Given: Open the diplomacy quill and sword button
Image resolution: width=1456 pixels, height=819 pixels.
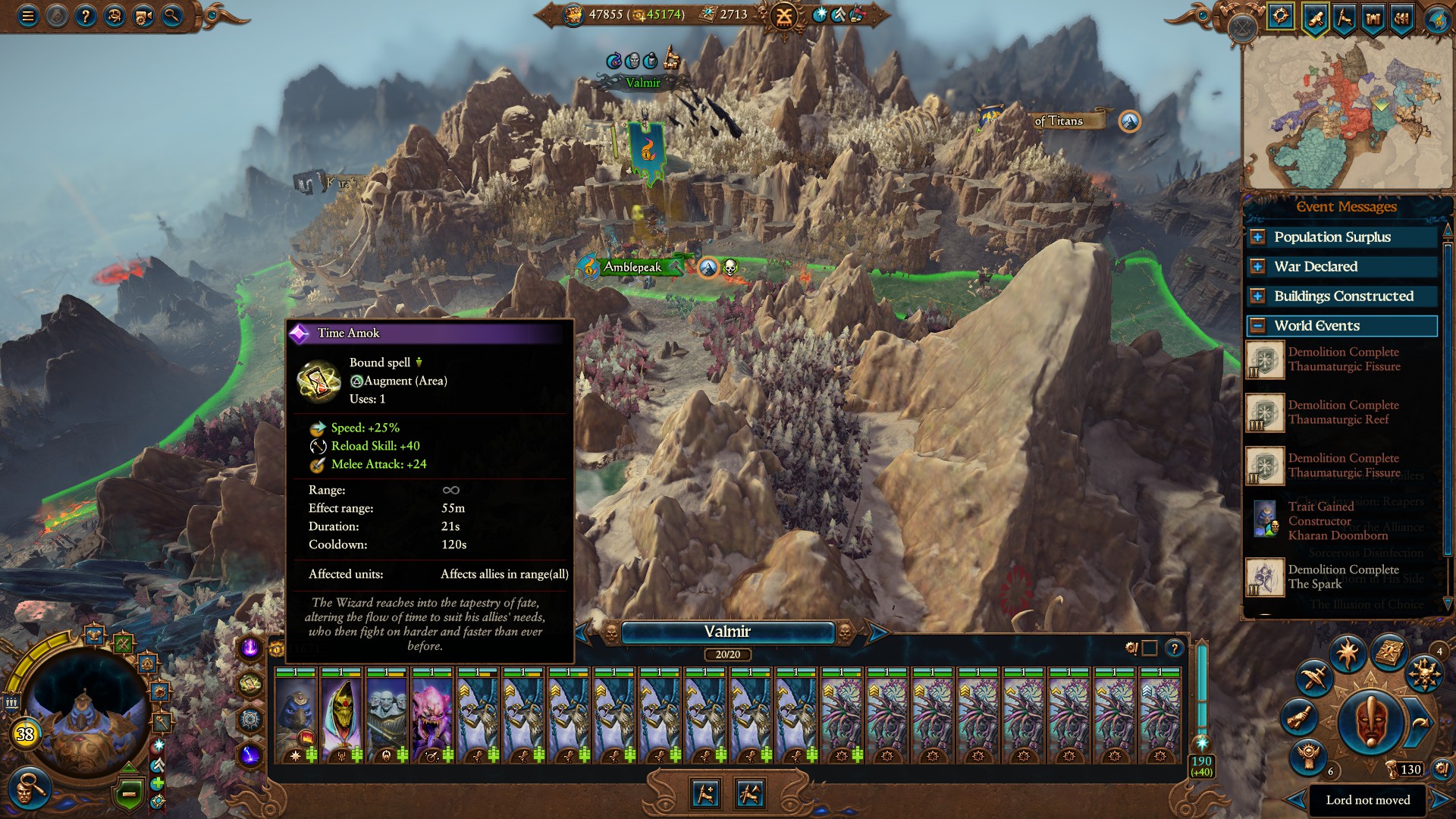Looking at the screenshot, I should [x=1314, y=676].
